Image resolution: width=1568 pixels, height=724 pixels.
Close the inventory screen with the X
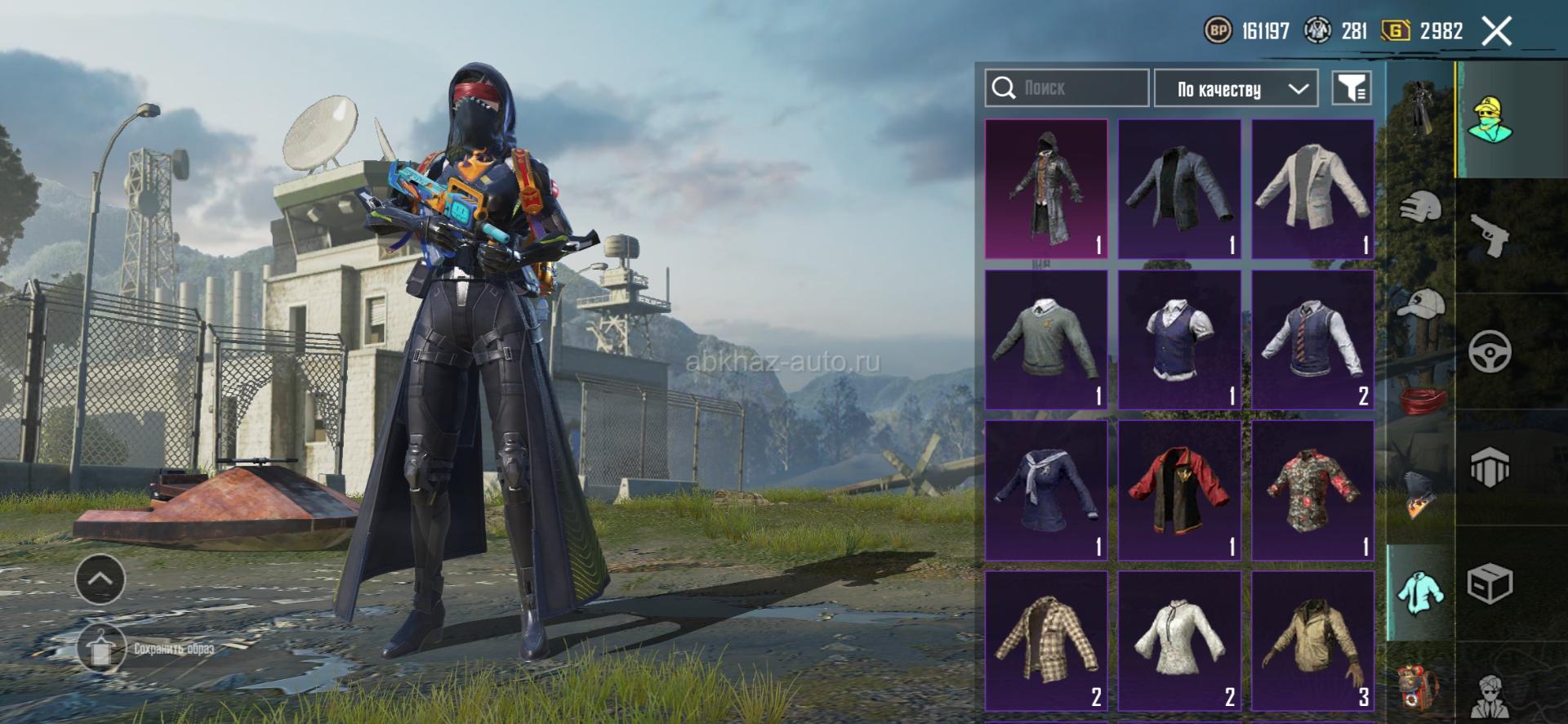tap(1496, 32)
